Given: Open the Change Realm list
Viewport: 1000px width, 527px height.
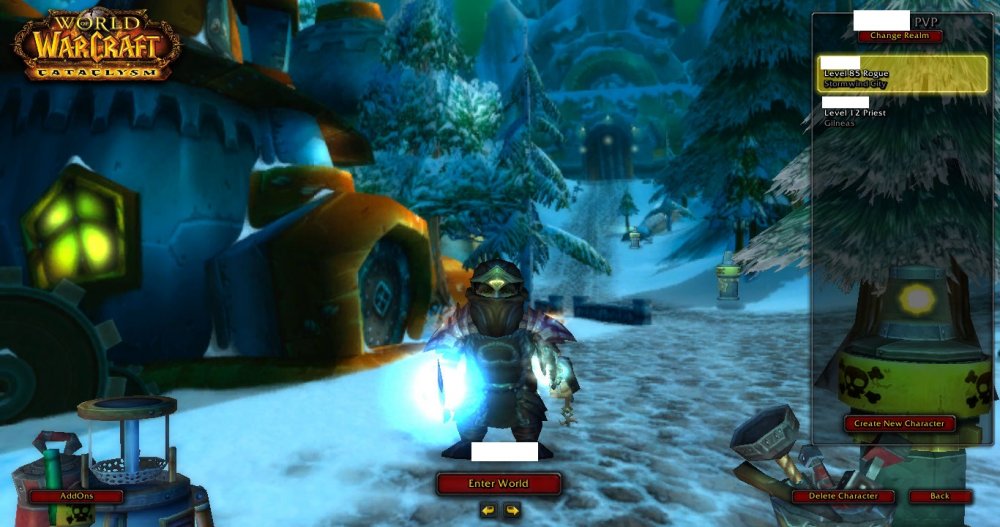Looking at the screenshot, I should coord(899,36).
